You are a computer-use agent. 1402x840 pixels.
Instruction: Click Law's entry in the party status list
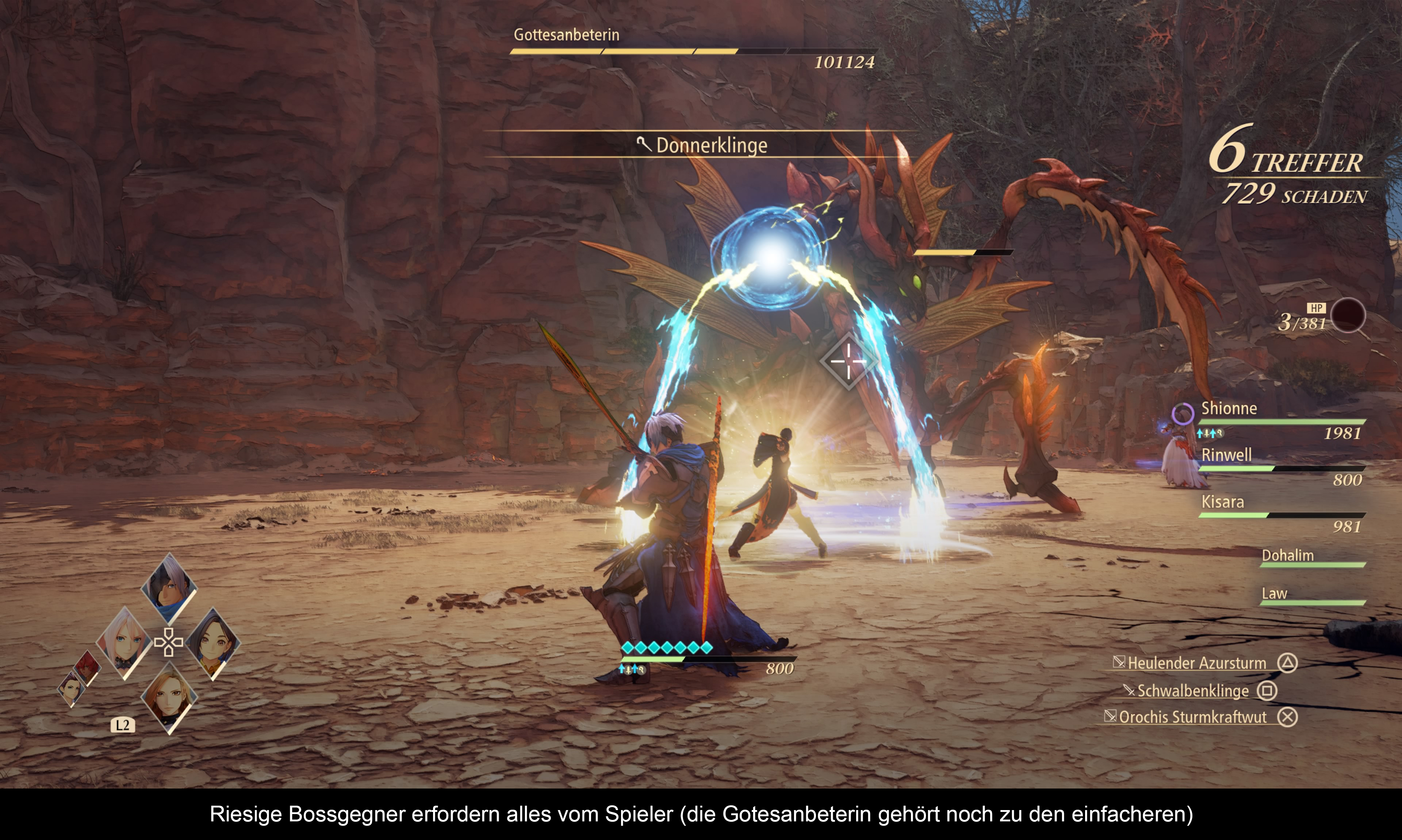click(1312, 595)
